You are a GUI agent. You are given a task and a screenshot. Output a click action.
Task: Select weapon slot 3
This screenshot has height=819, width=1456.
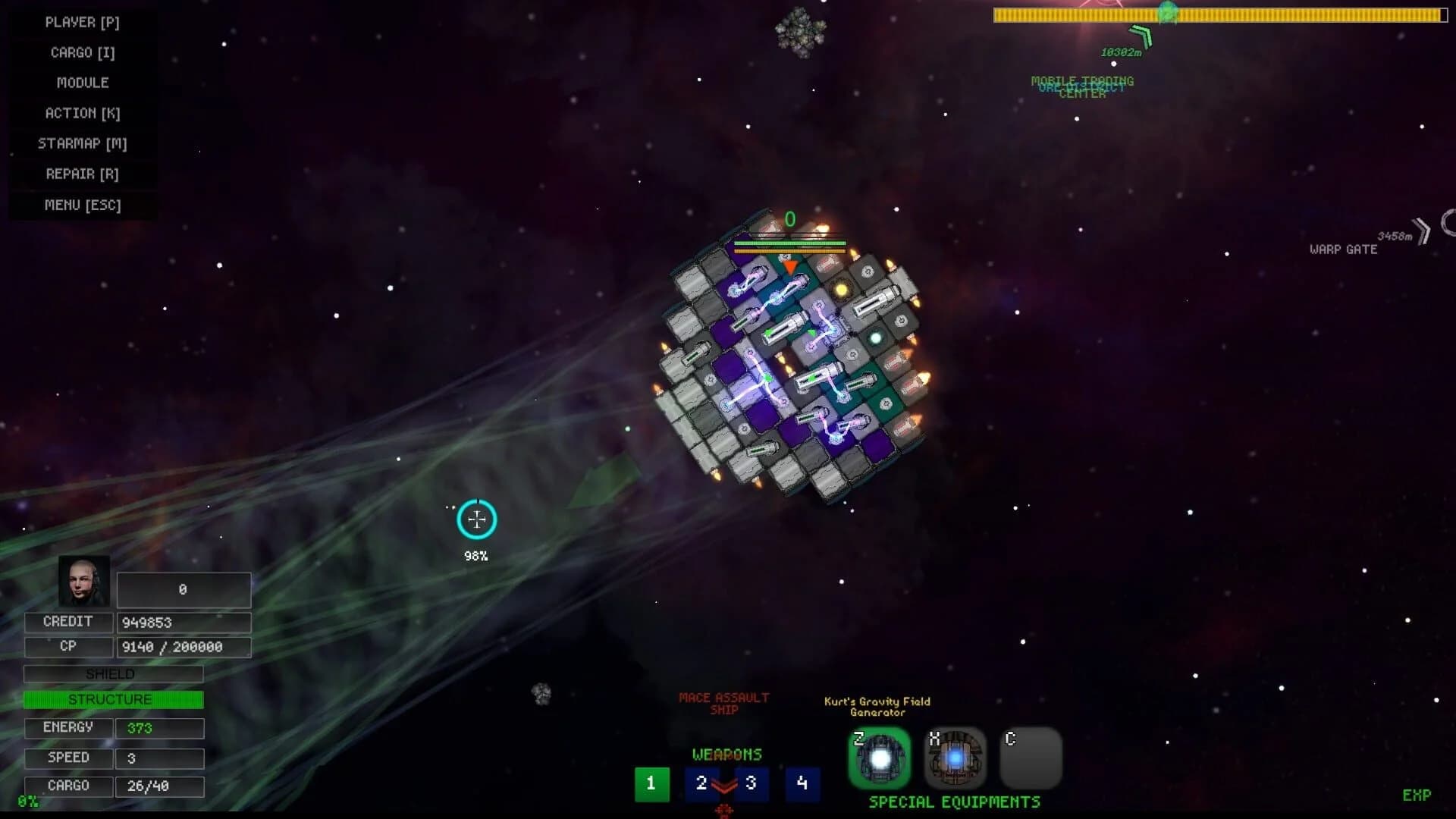(751, 784)
